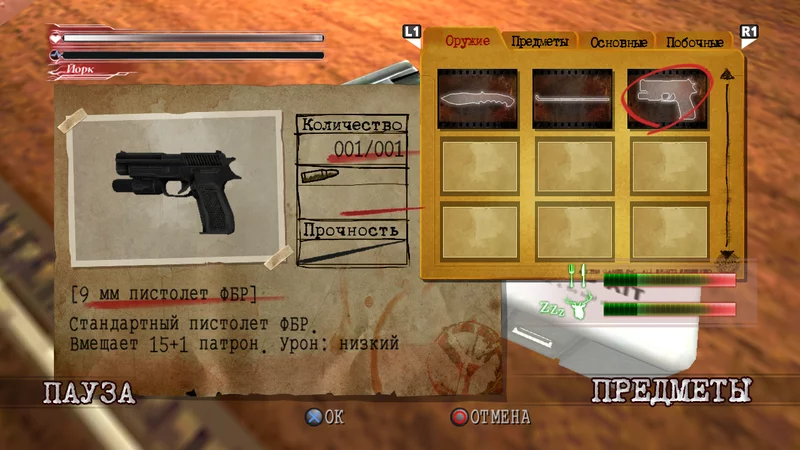Choose the steel pipe weapon slot
Screen dimensions: 800x450
click(573, 98)
